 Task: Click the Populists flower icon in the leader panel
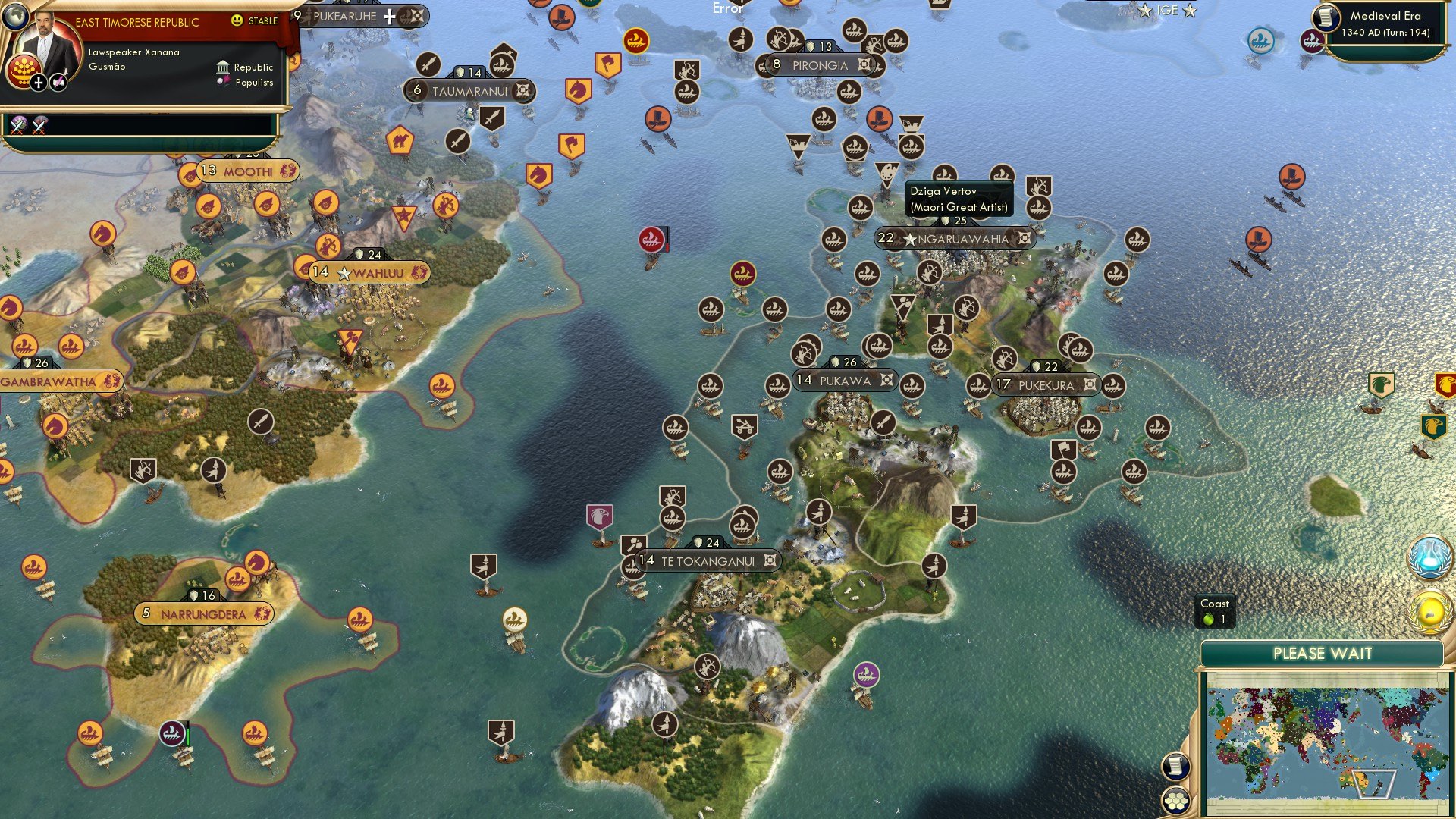(x=222, y=82)
